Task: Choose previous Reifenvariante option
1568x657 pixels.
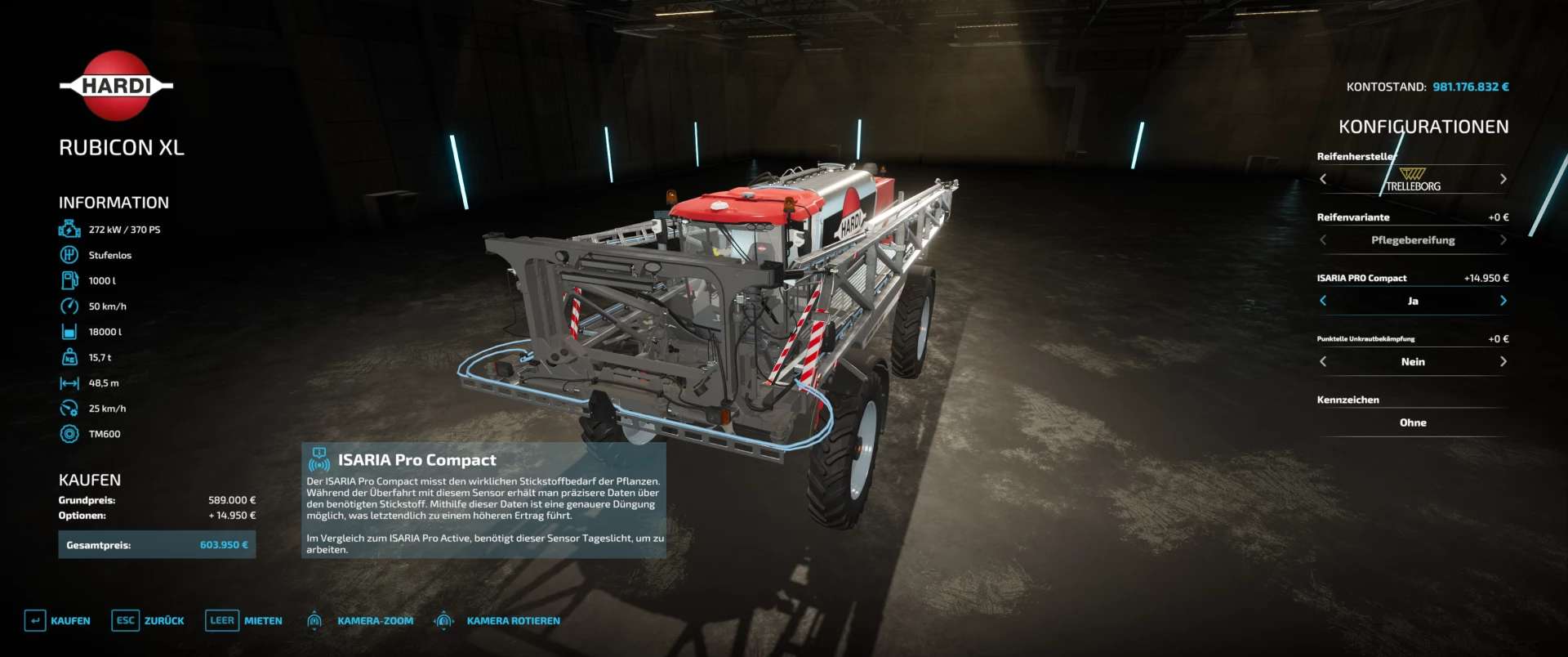Action: [1323, 240]
